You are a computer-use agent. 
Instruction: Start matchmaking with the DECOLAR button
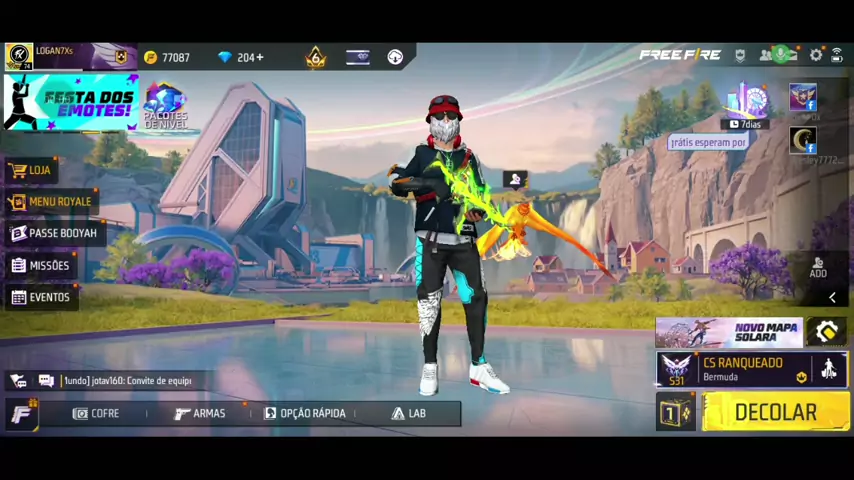coord(775,412)
